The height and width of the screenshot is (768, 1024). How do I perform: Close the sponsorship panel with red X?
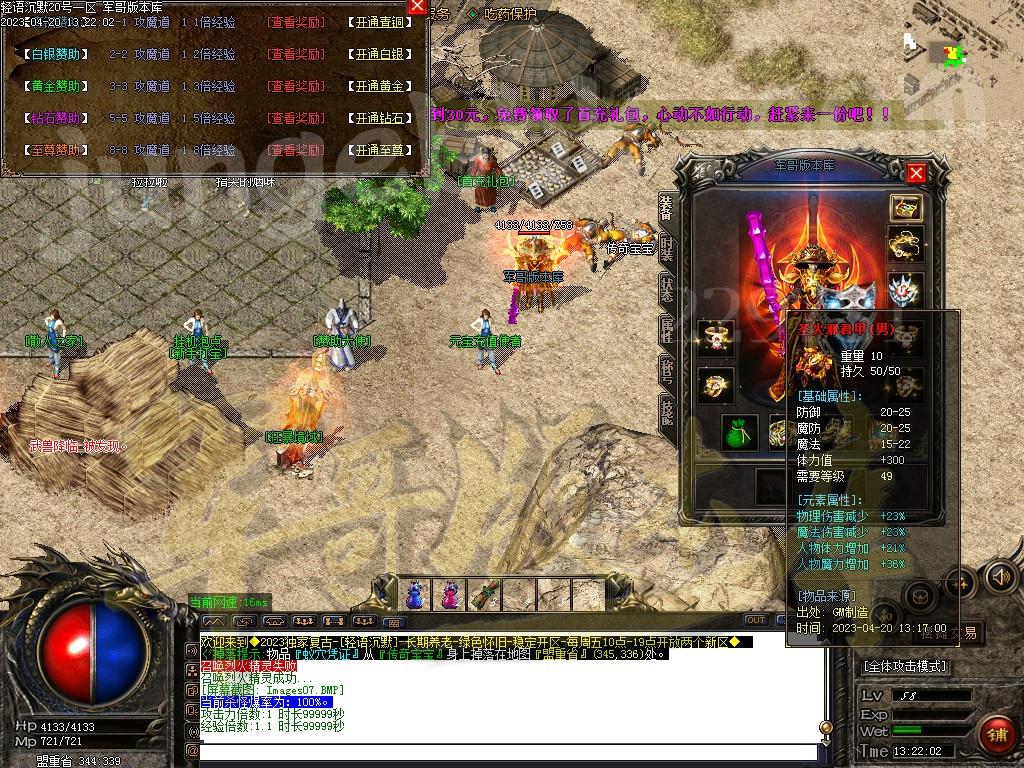click(x=417, y=8)
